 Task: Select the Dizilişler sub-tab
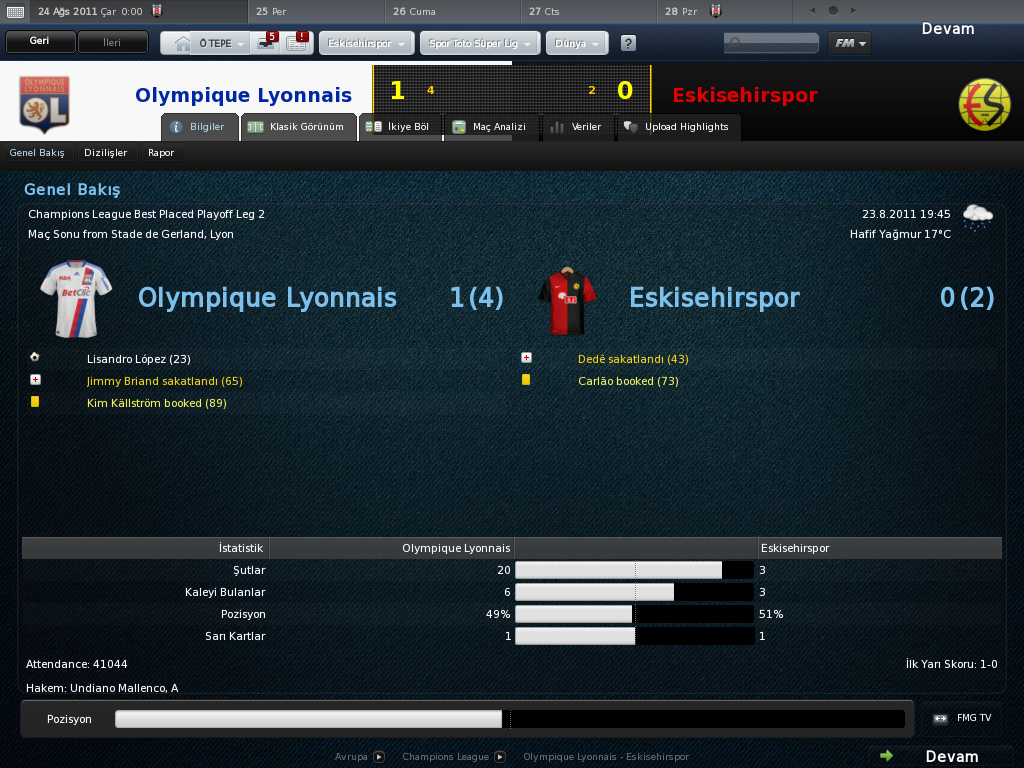point(106,153)
